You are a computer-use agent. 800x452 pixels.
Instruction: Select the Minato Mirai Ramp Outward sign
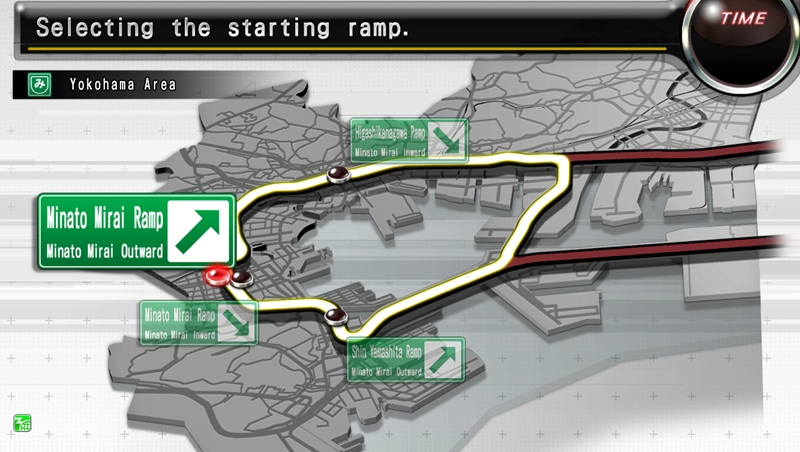point(136,231)
